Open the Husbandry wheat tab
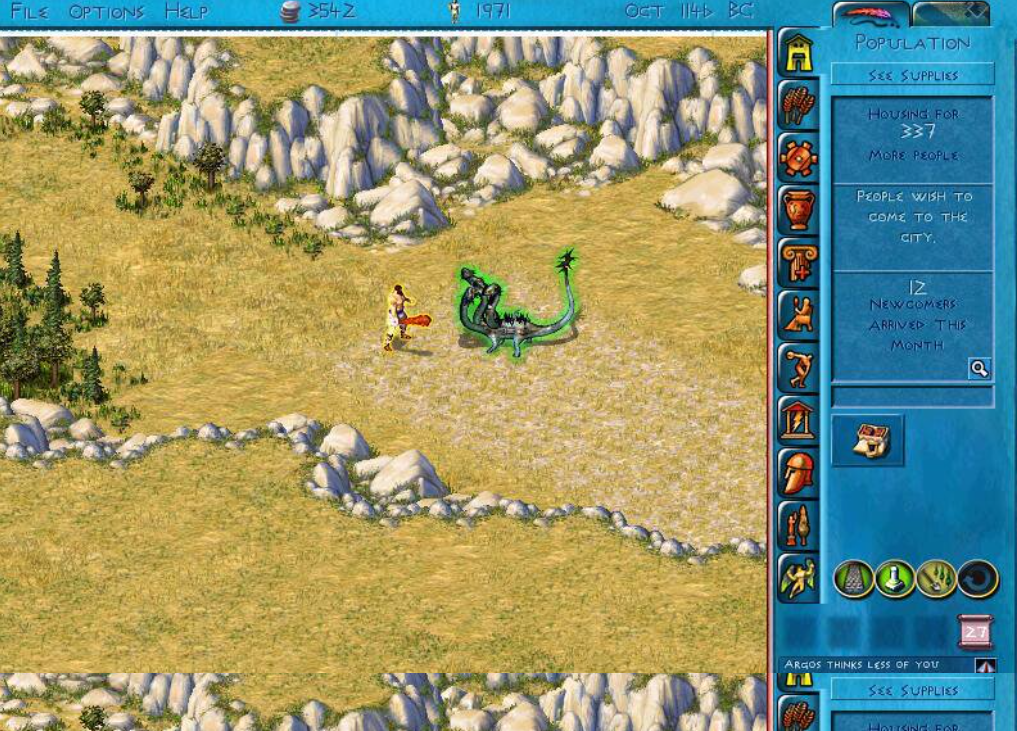 tap(798, 106)
